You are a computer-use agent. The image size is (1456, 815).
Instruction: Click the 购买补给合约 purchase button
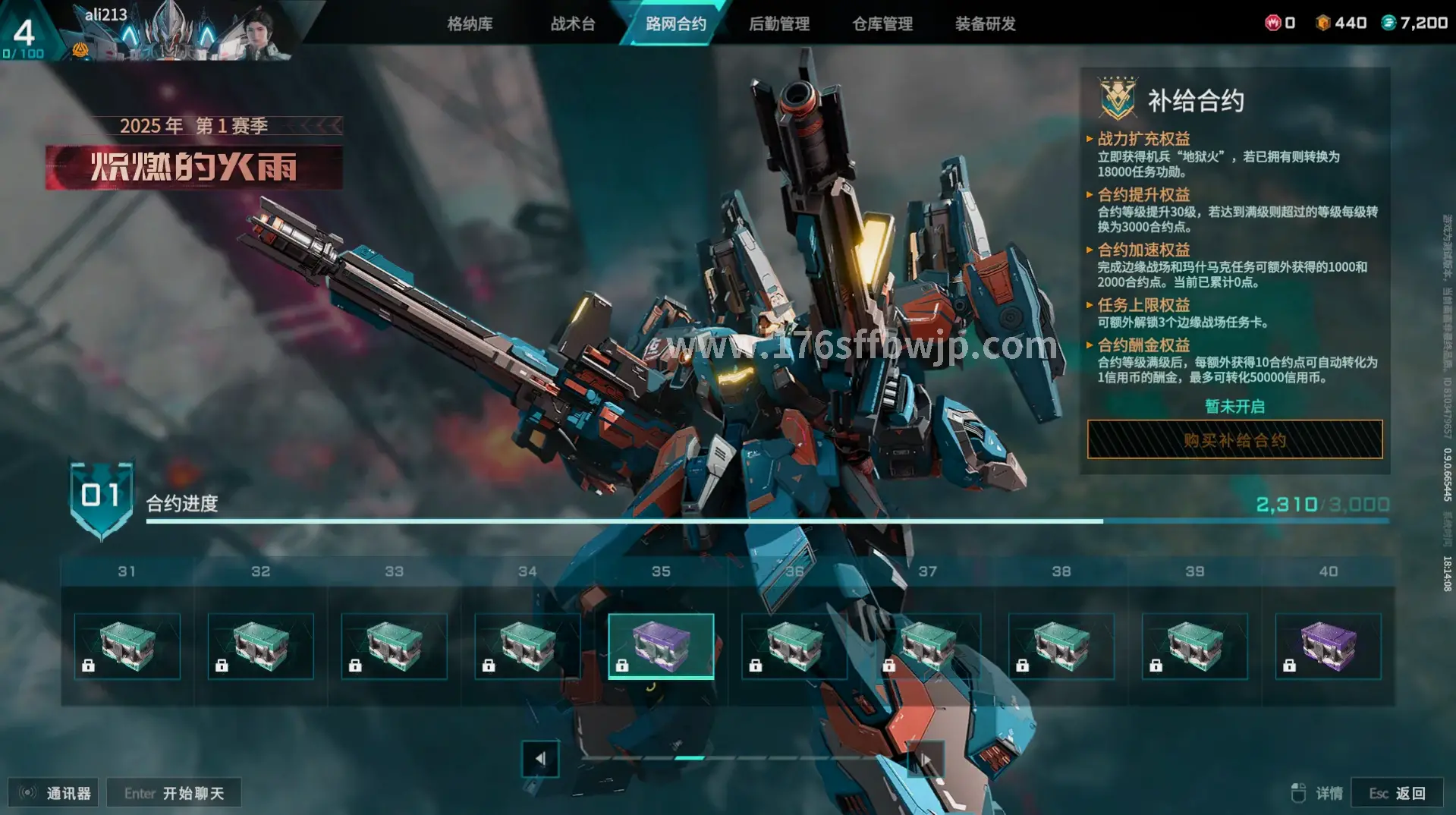[x=1234, y=440]
